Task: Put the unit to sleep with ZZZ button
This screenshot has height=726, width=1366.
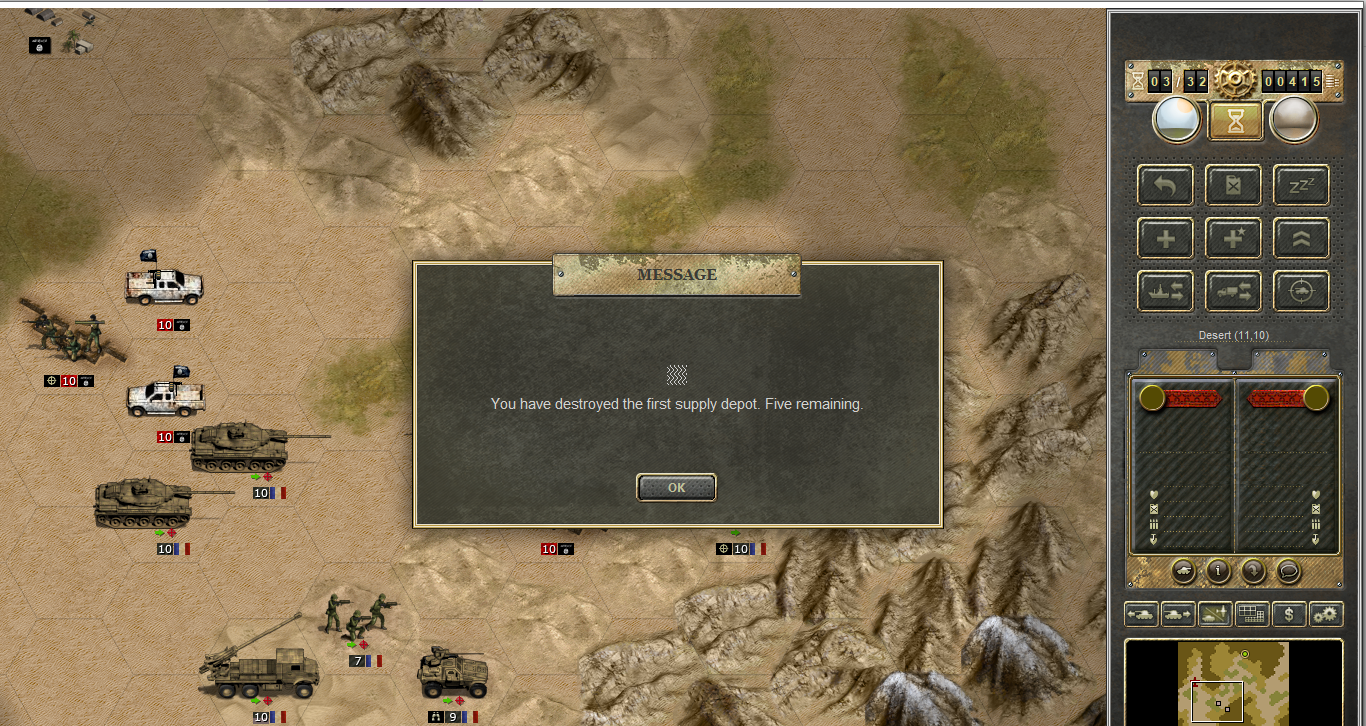Action: click(x=1301, y=185)
